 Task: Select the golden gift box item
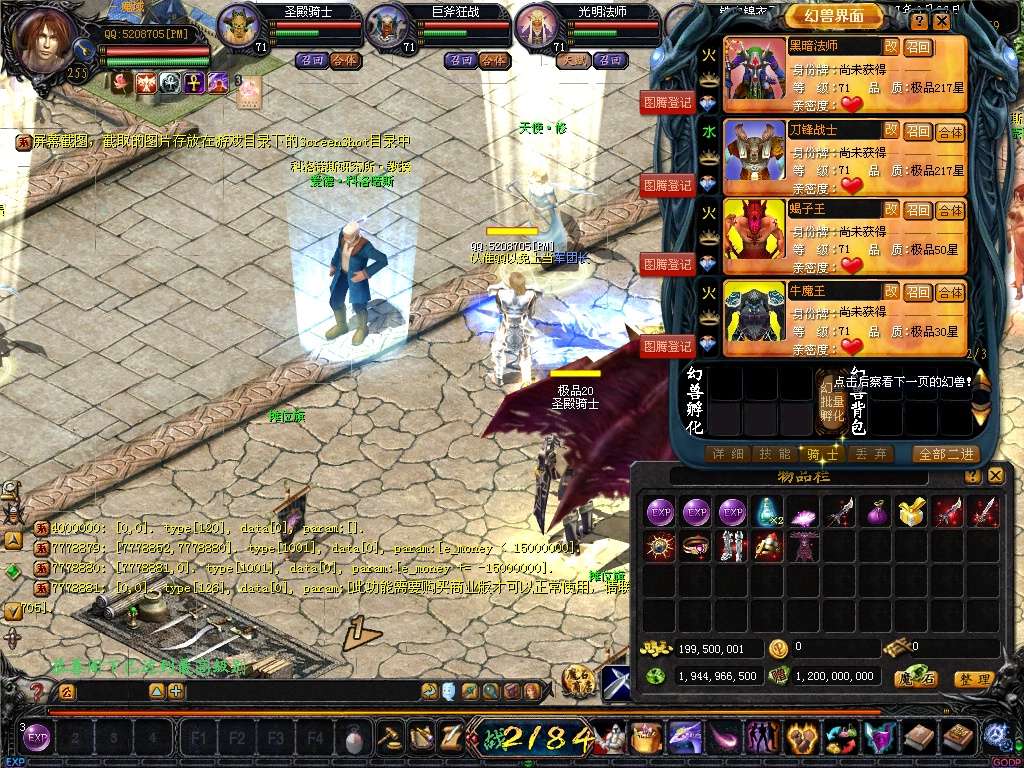[909, 511]
